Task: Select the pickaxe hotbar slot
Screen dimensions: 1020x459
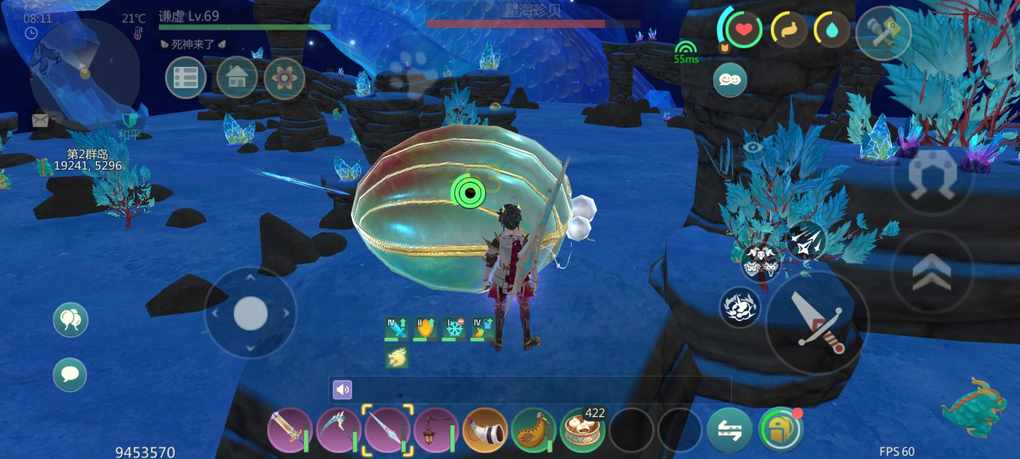Action: [338, 430]
